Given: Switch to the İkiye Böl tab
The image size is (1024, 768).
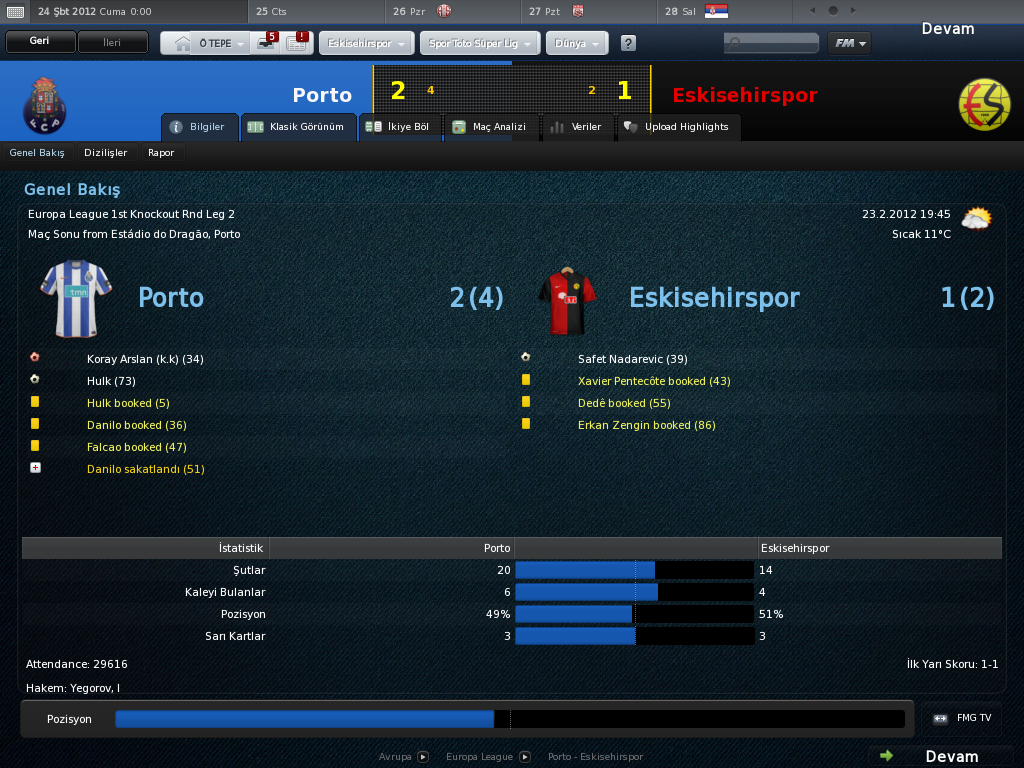Looking at the screenshot, I should 398,127.
